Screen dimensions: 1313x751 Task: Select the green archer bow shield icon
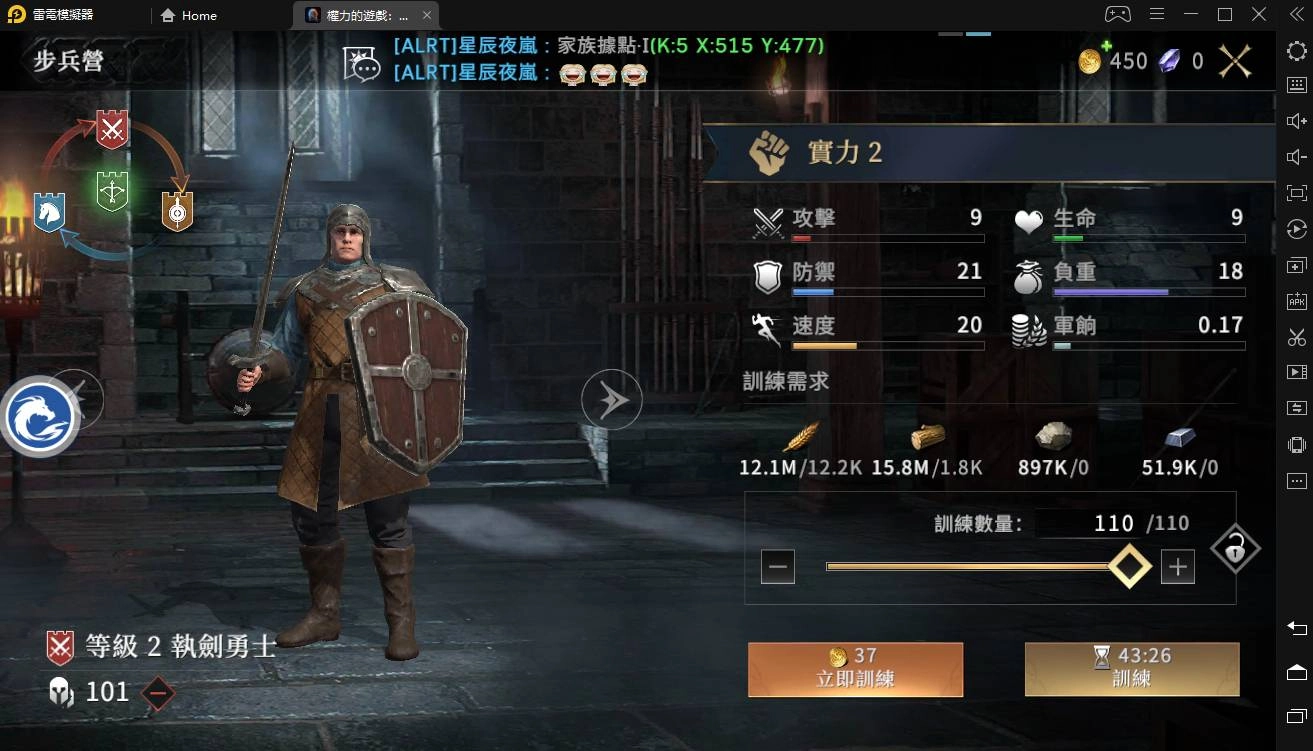(112, 193)
